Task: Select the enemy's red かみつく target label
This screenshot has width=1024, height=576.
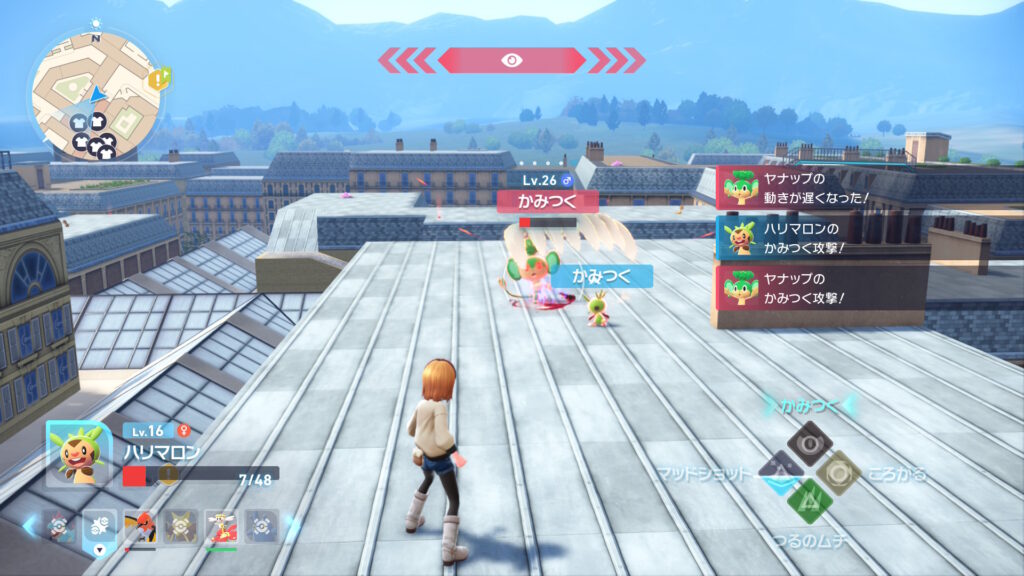Action: click(547, 201)
